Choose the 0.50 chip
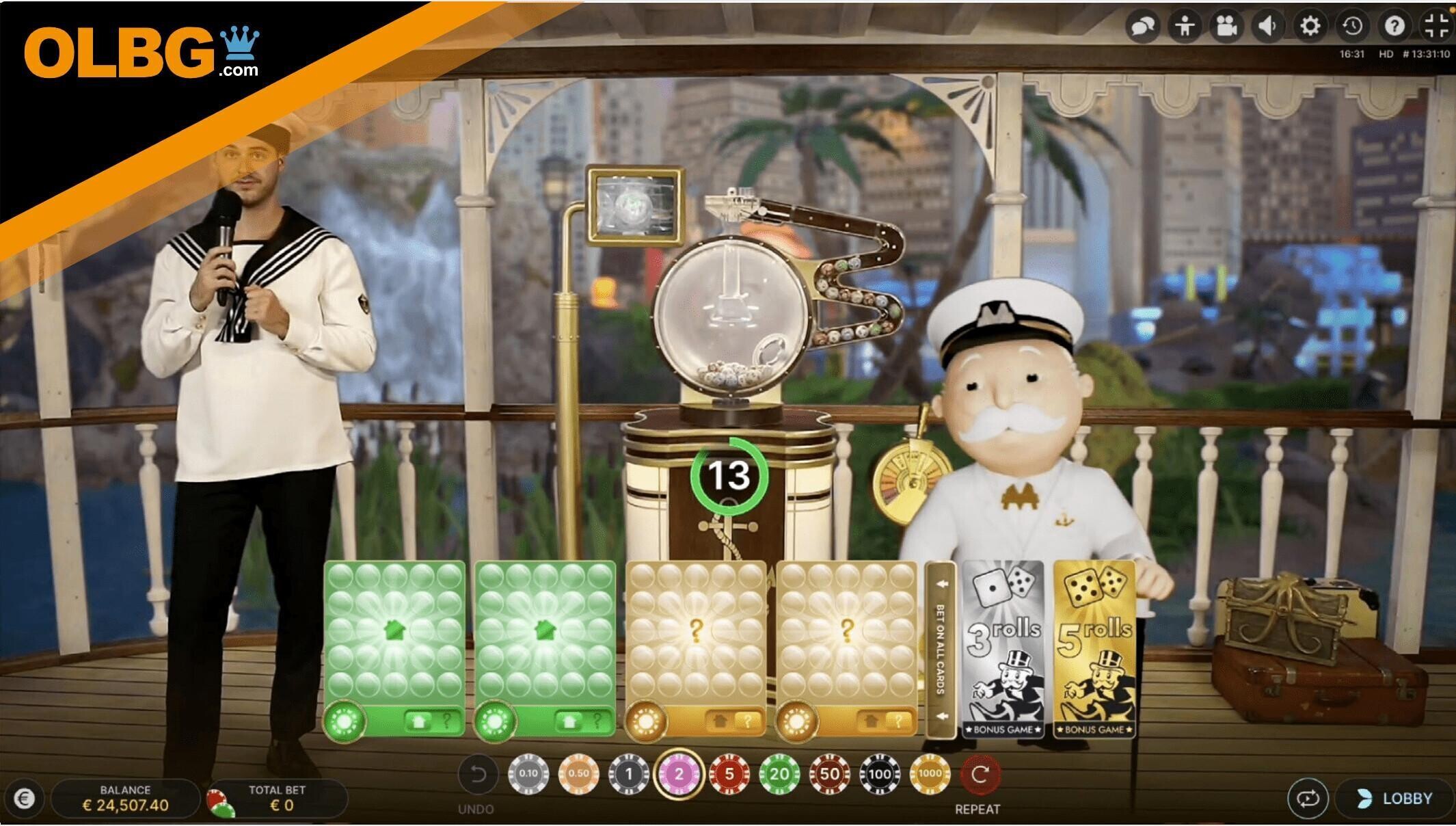The image size is (1456, 826). coord(578,774)
